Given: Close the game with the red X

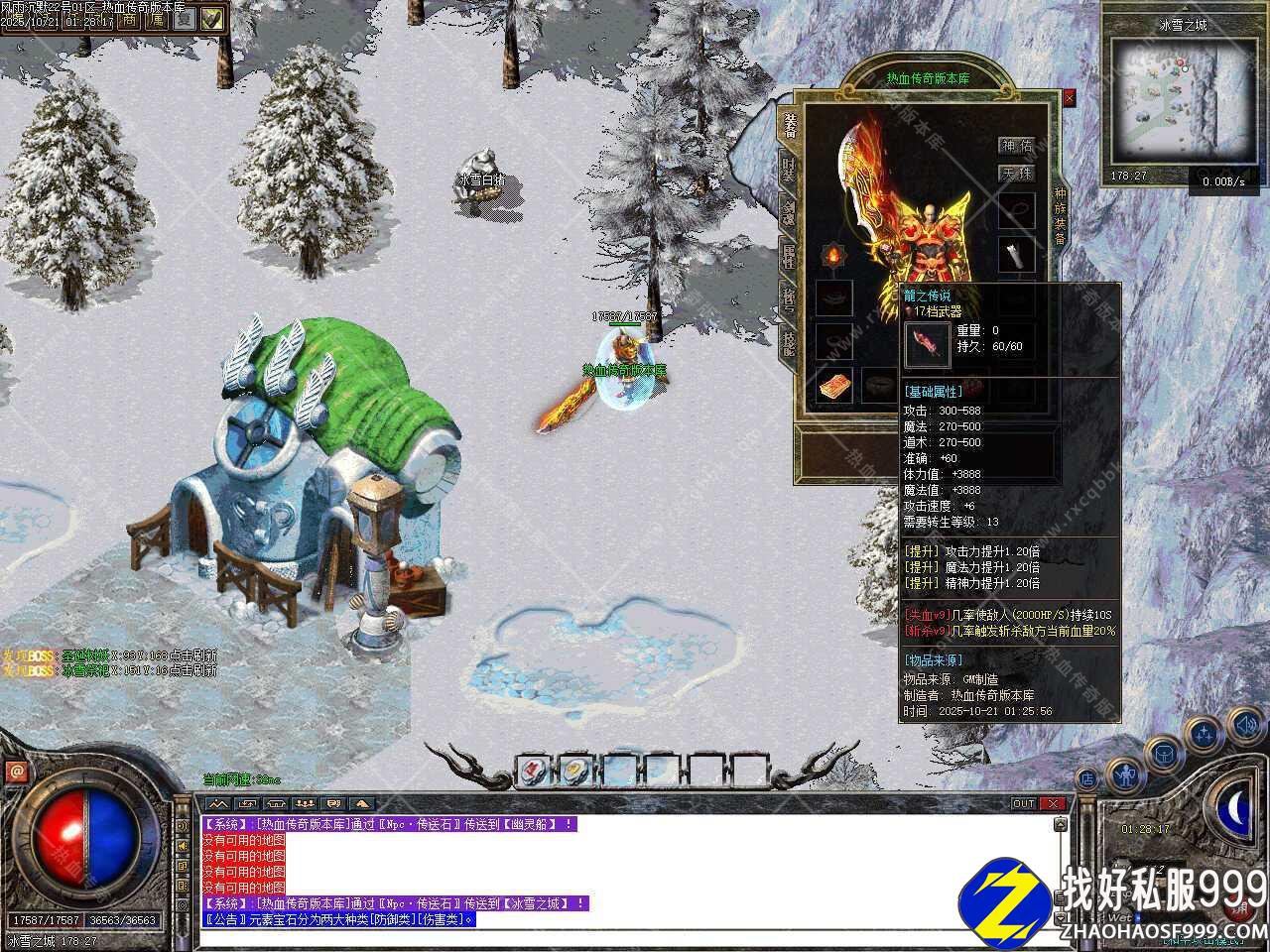Looking at the screenshot, I should 1053,803.
